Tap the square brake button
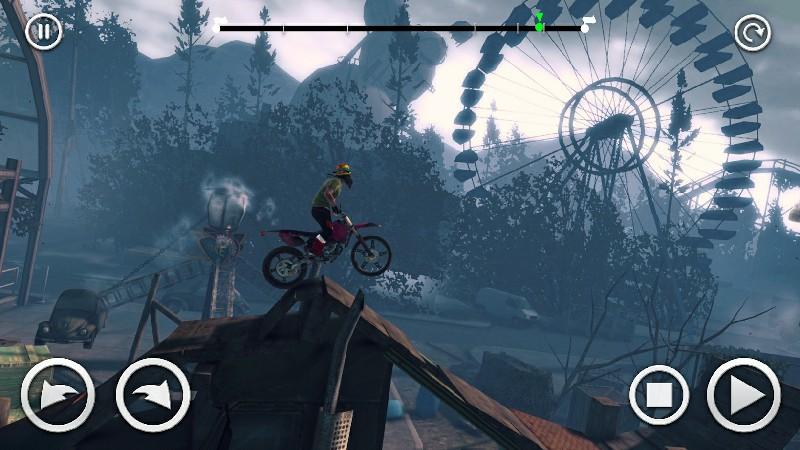The width and height of the screenshot is (800, 450). [x=660, y=395]
